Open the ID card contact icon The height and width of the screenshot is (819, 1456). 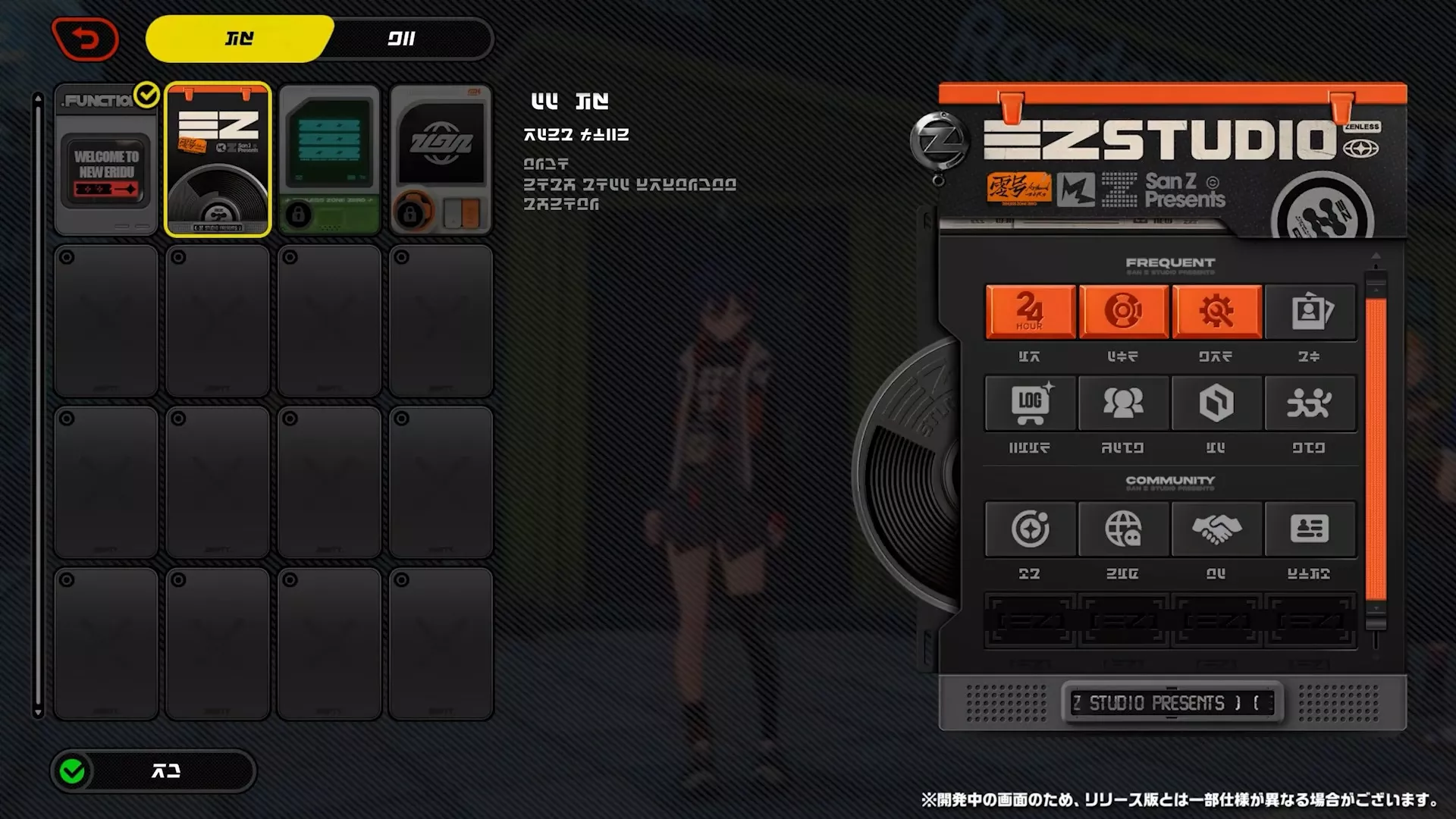click(x=1311, y=529)
